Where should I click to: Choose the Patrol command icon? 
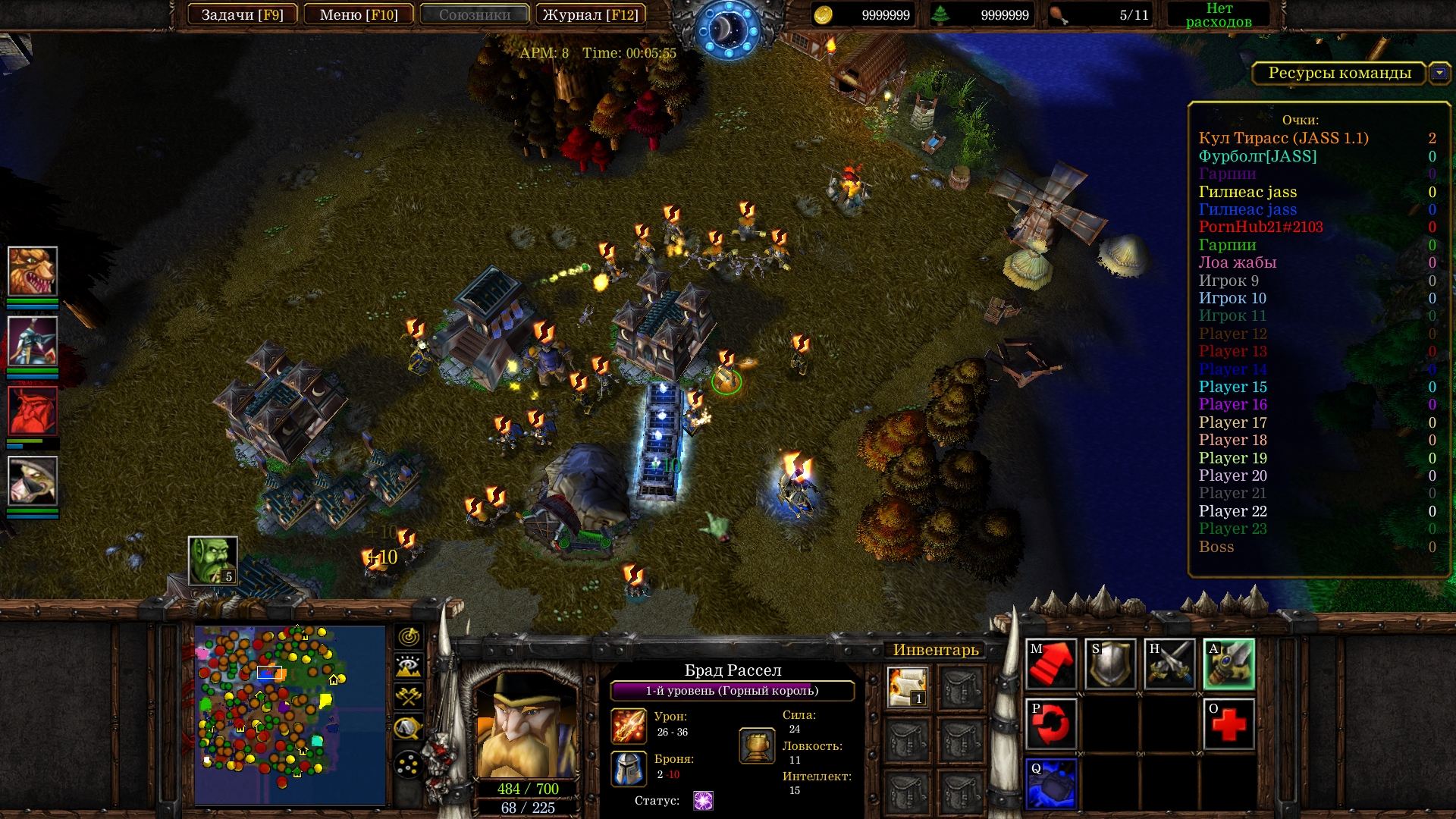(x=1051, y=724)
